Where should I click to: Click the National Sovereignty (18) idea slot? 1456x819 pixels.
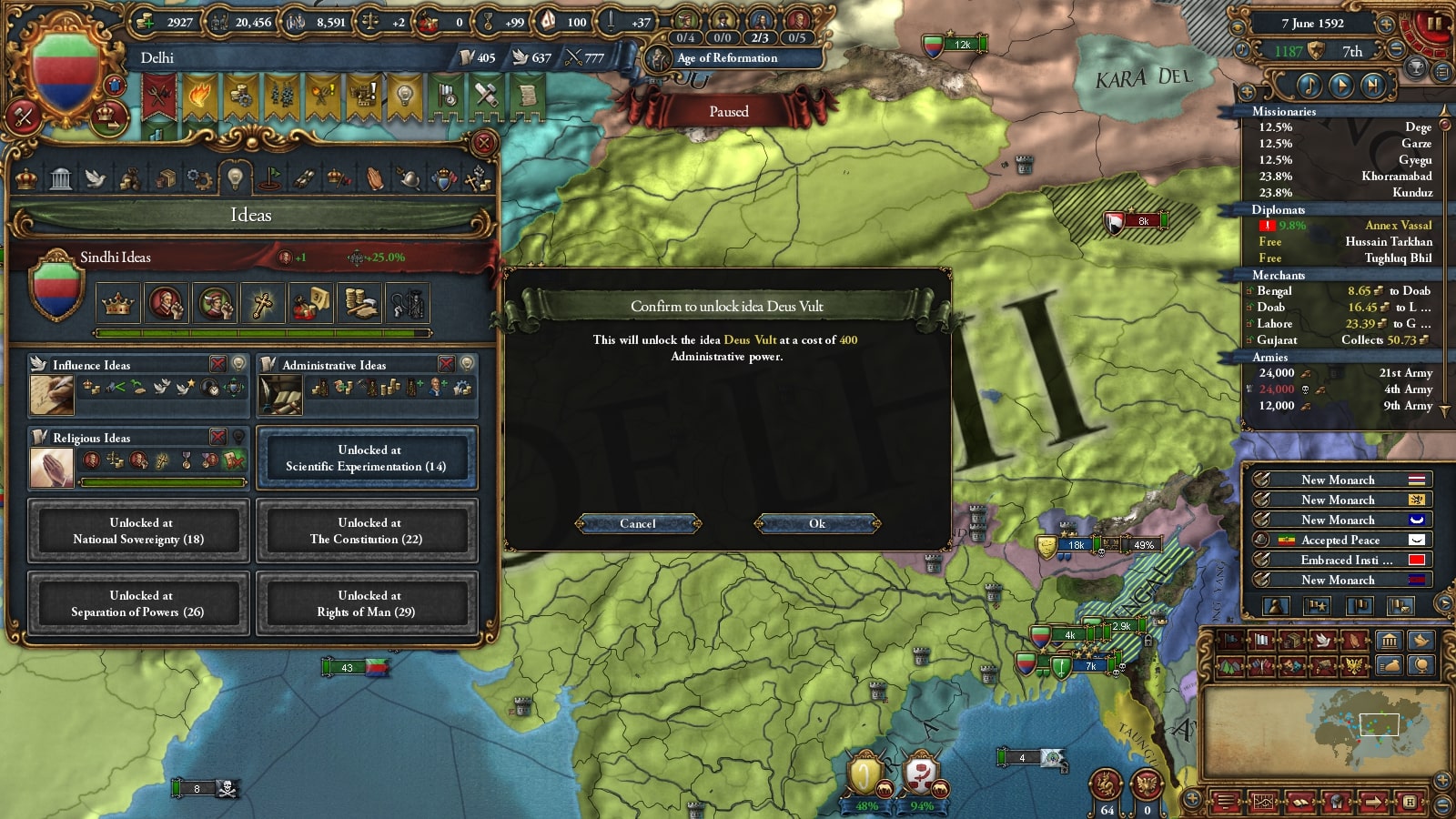[138, 531]
